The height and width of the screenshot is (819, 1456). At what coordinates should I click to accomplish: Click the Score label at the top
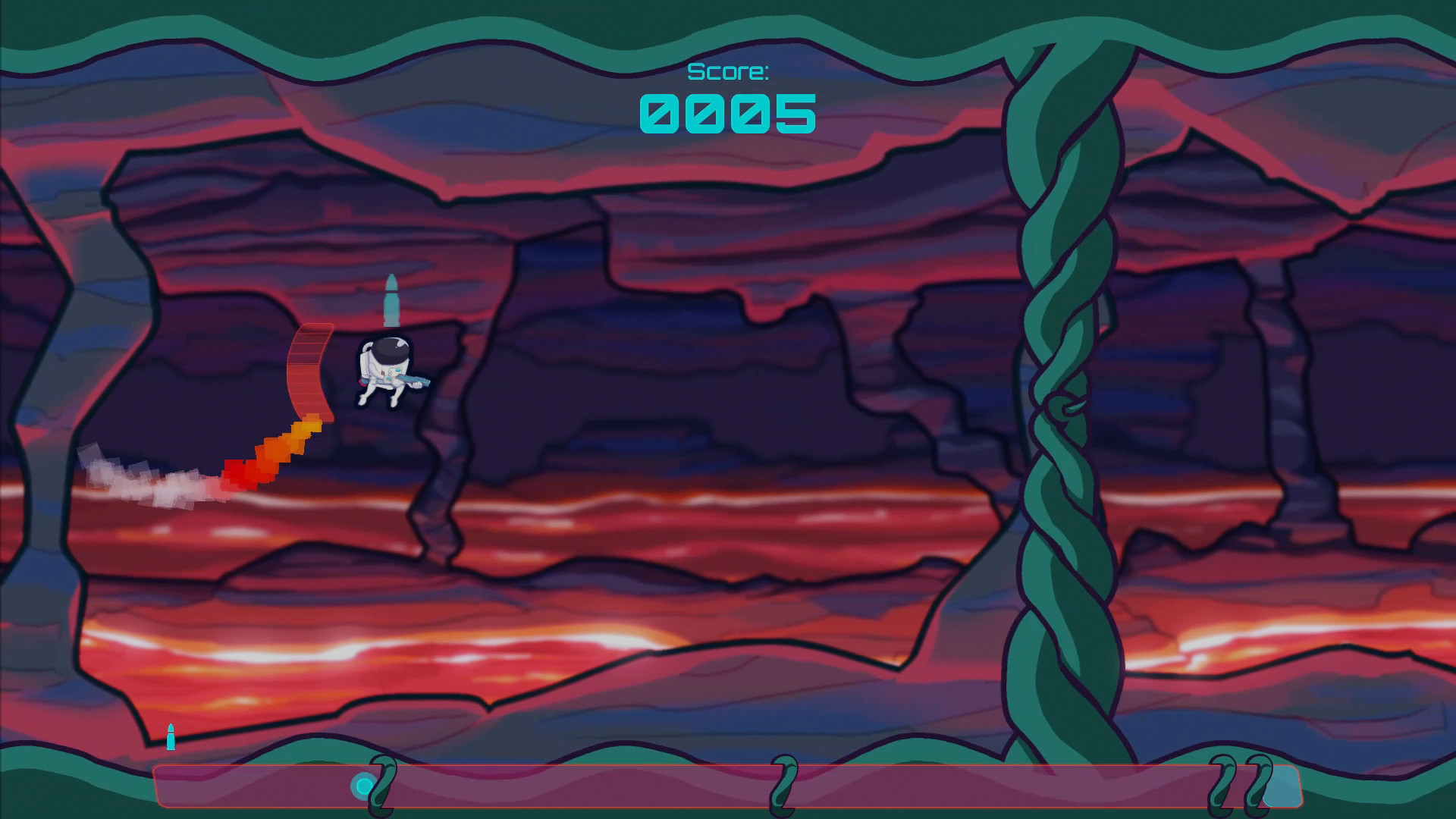[x=730, y=72]
